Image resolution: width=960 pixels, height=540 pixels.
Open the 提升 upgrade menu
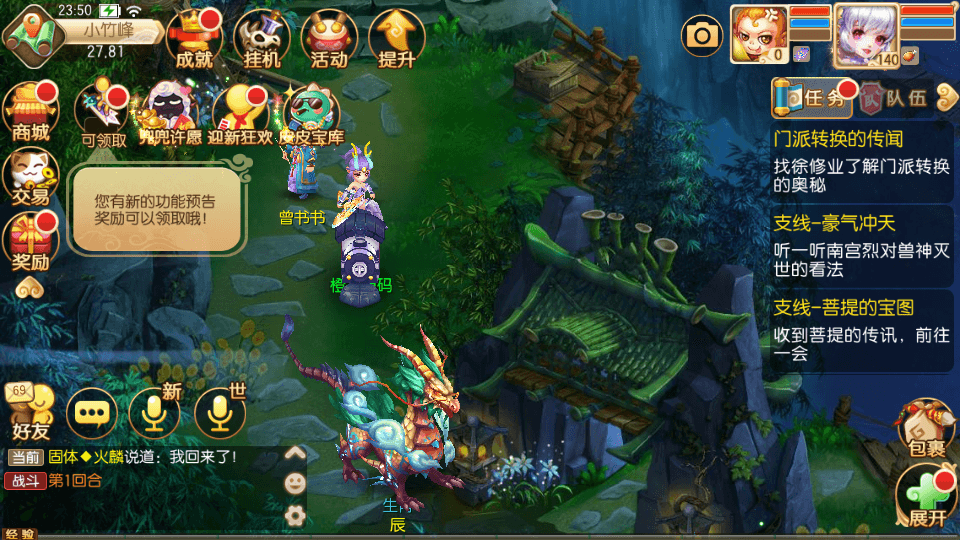pos(397,38)
